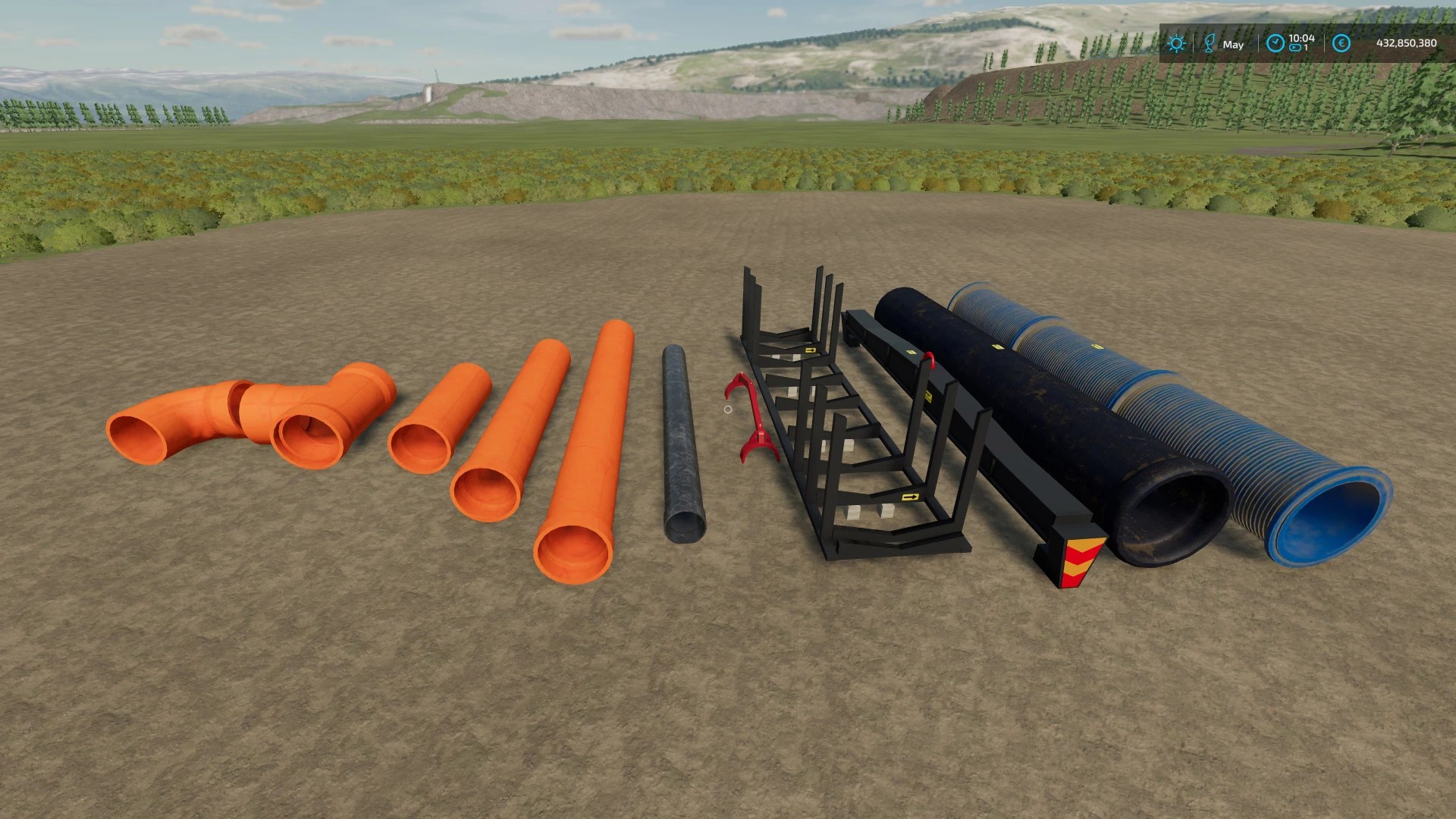1456x819 pixels.
Task: Click the time speed value 1
Action: (x=1307, y=48)
